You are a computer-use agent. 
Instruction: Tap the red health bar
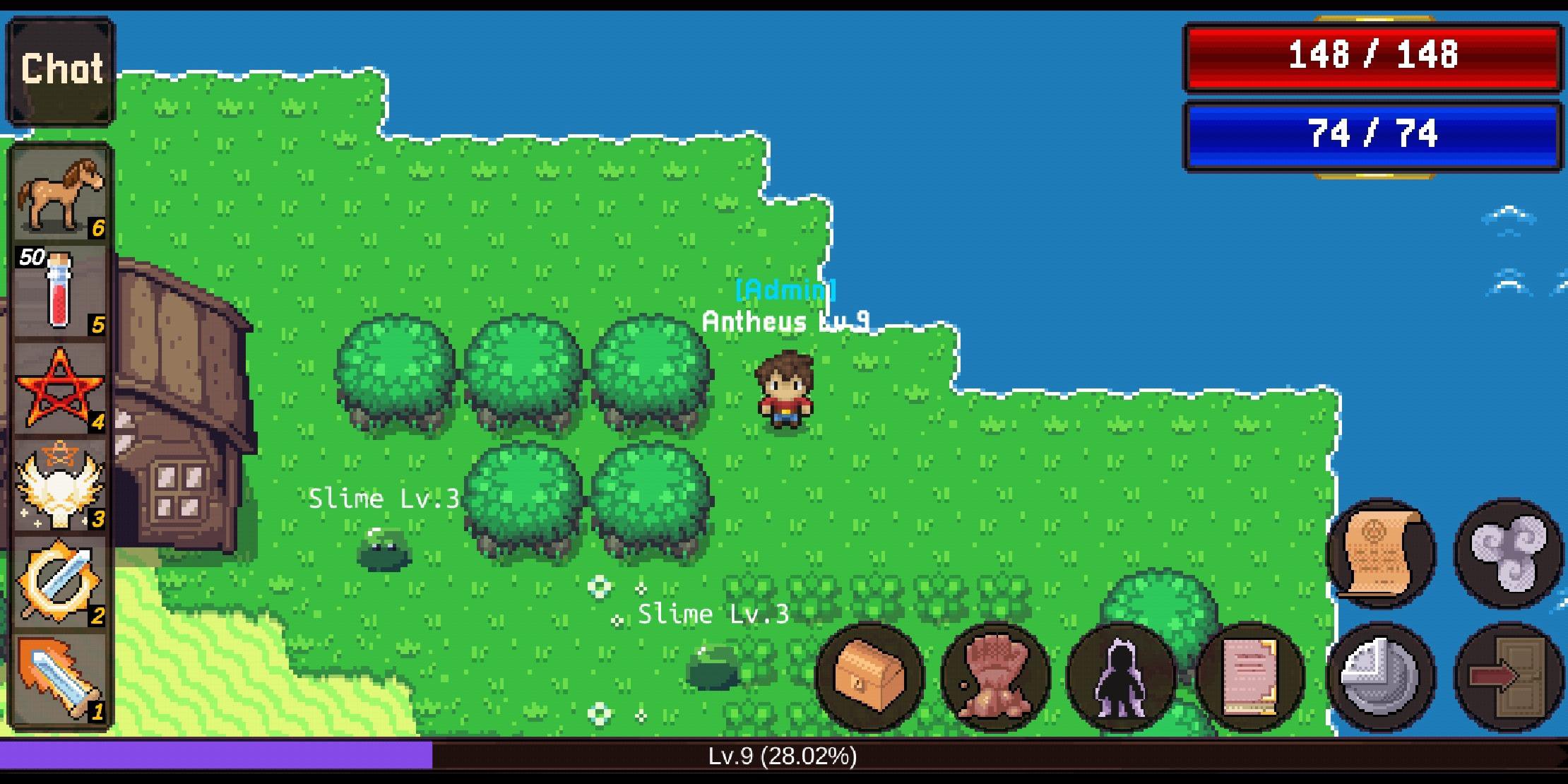[1374, 57]
